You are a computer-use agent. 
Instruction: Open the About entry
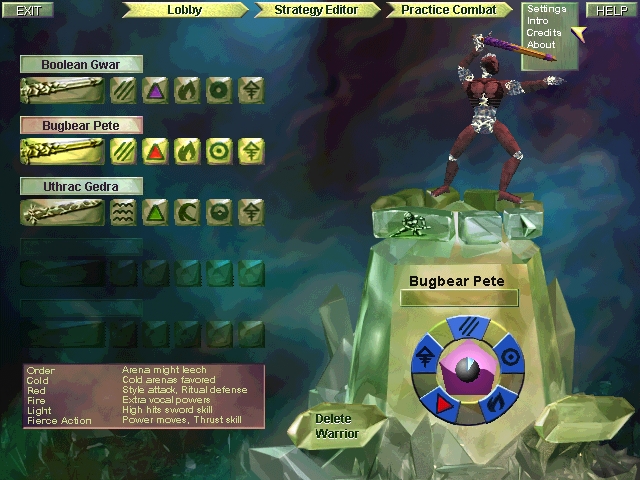(540, 45)
